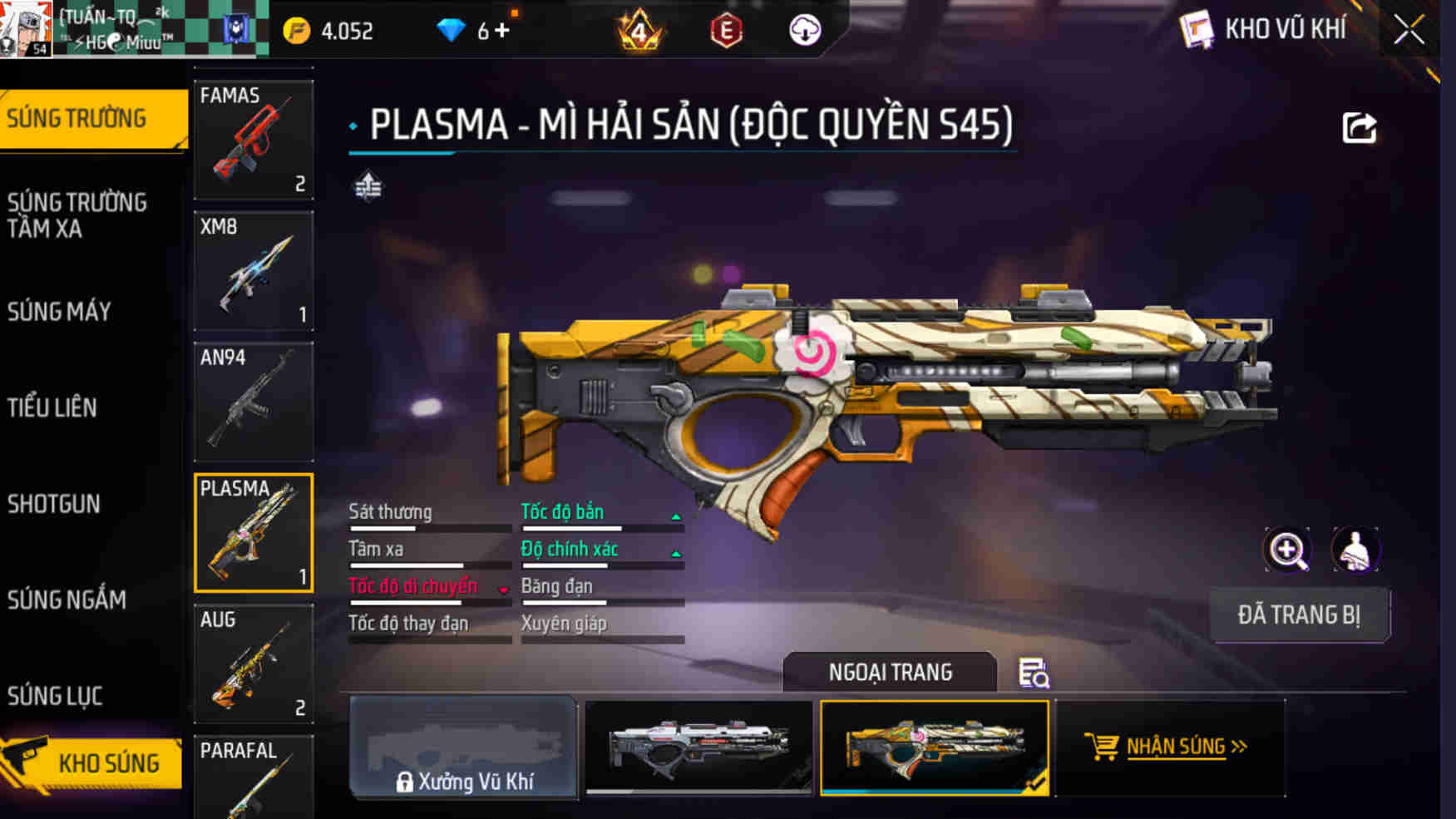Select the AUG weapon tile

(x=254, y=664)
